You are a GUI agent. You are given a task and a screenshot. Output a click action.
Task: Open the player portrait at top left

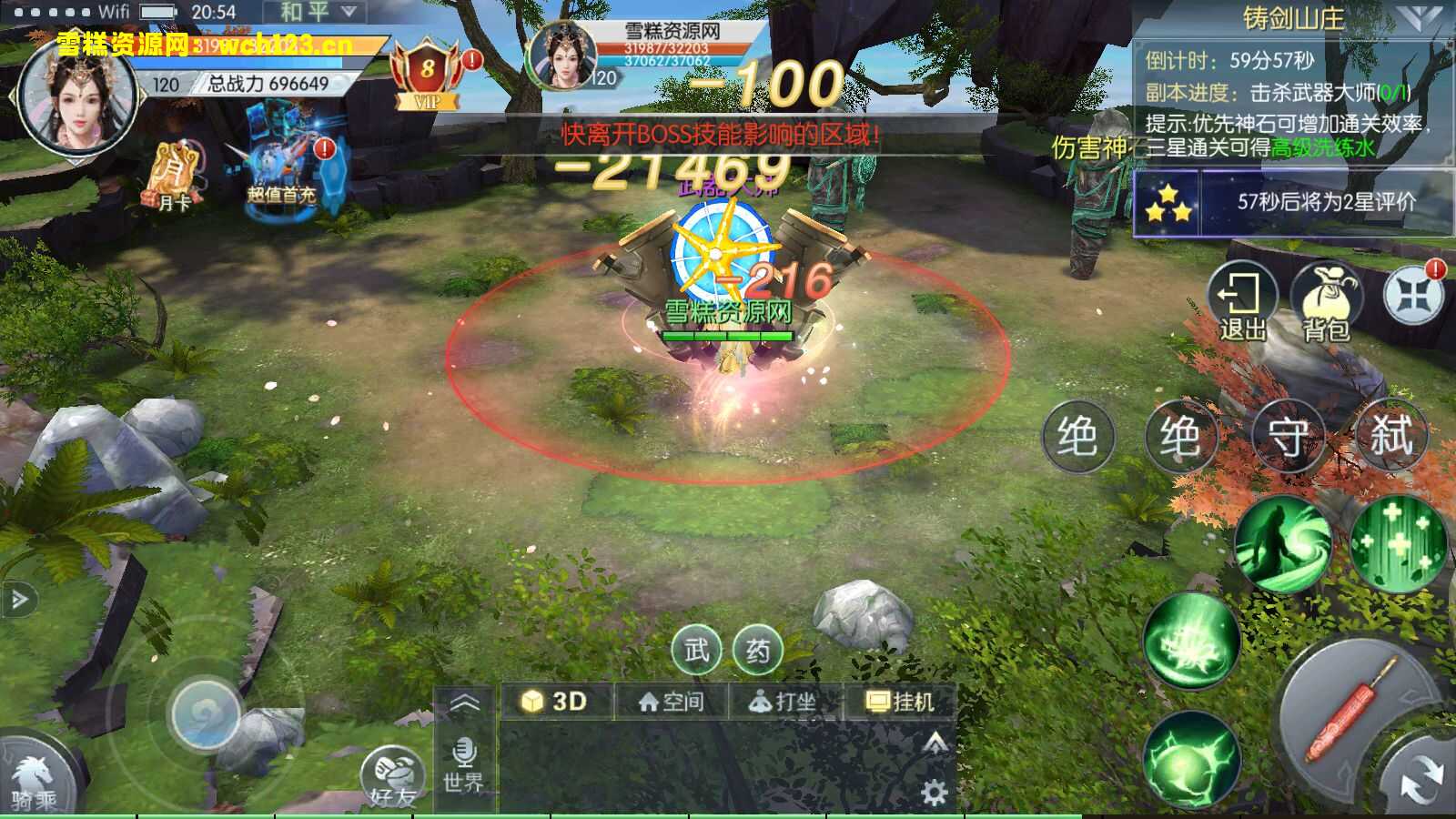pos(75,96)
